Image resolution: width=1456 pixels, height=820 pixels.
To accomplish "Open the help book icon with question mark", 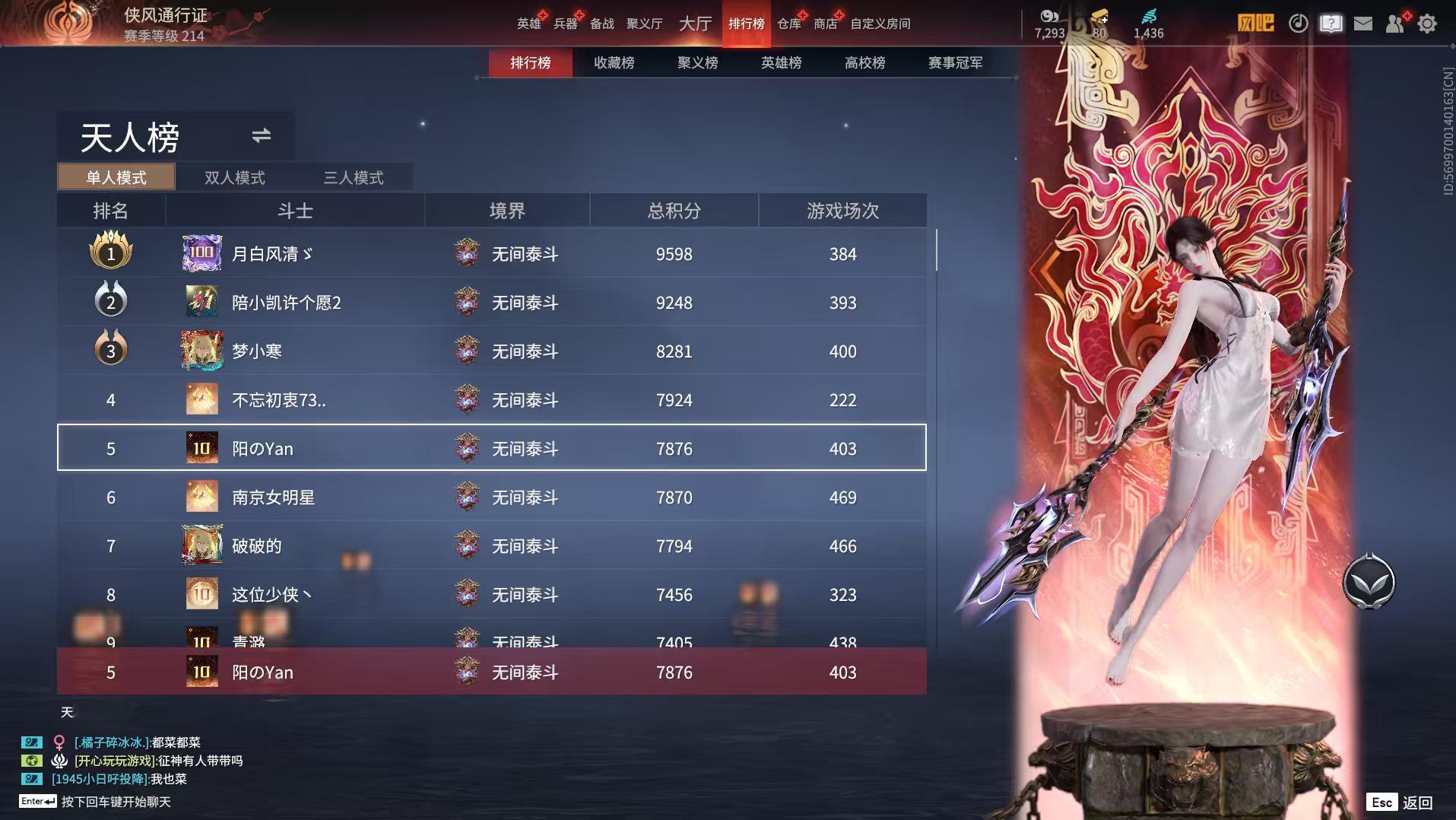I will (x=1330, y=24).
